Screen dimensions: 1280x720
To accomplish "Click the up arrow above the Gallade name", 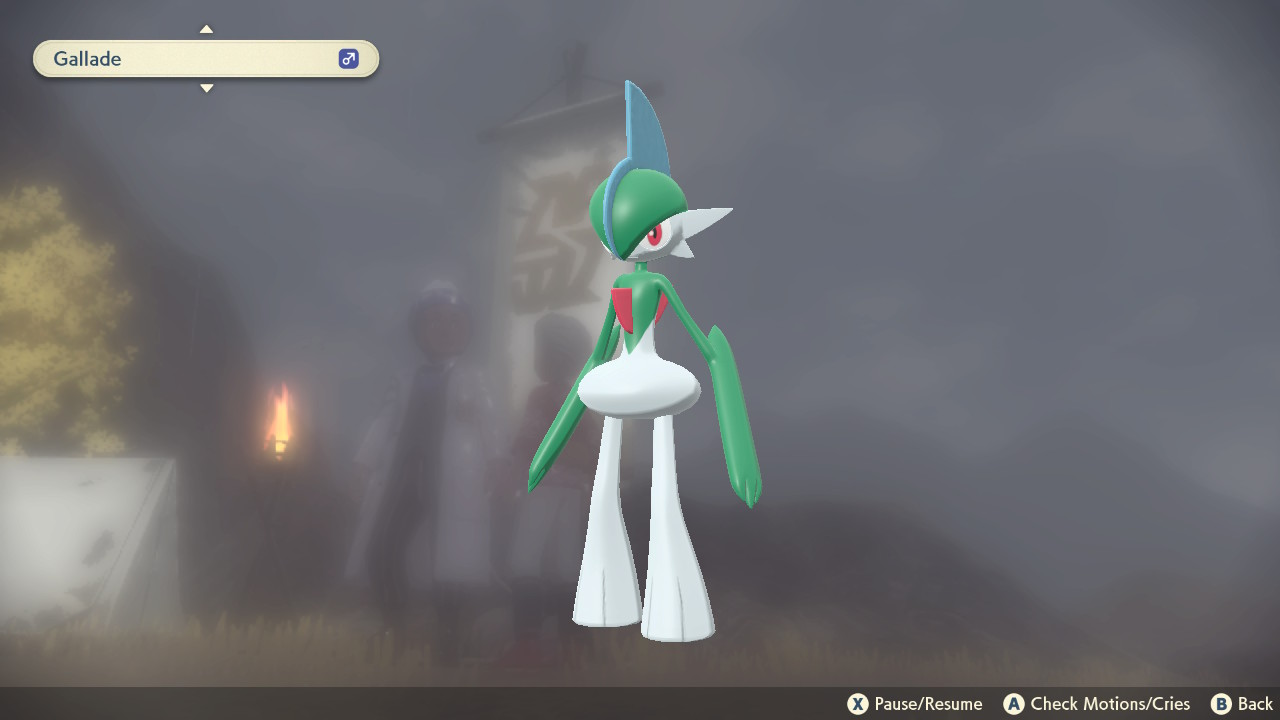I will (206, 29).
